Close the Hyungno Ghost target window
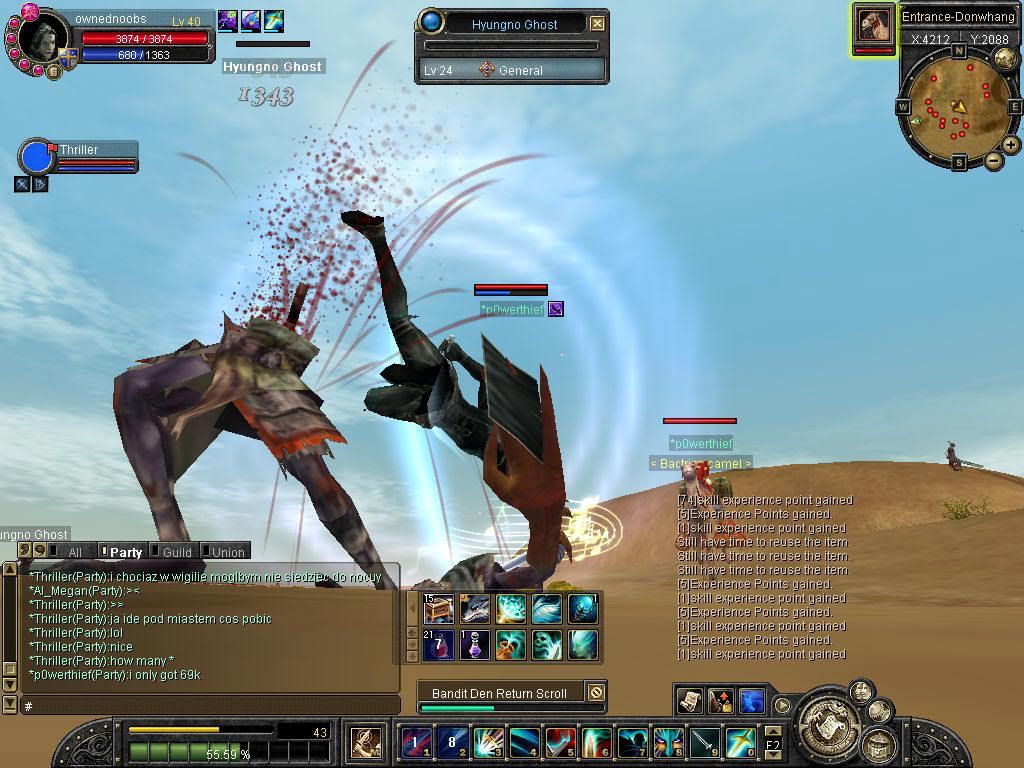The height and width of the screenshot is (768, 1024). 597,24
